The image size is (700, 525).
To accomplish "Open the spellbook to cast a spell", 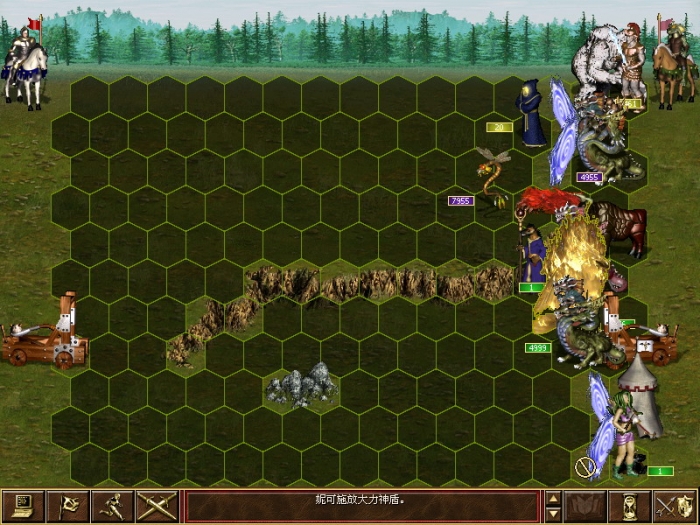I will pos(586,506).
